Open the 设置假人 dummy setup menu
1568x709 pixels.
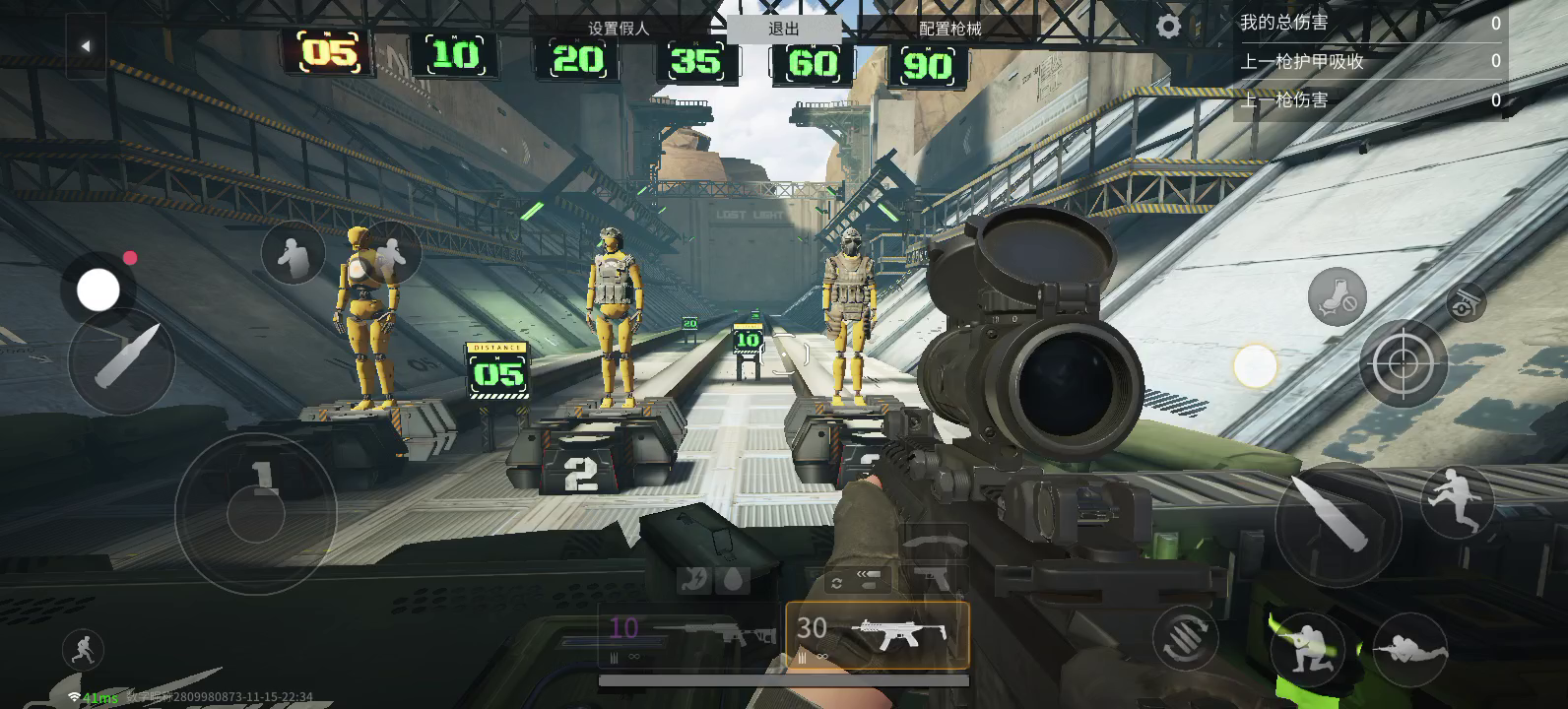pyautogui.click(x=619, y=29)
